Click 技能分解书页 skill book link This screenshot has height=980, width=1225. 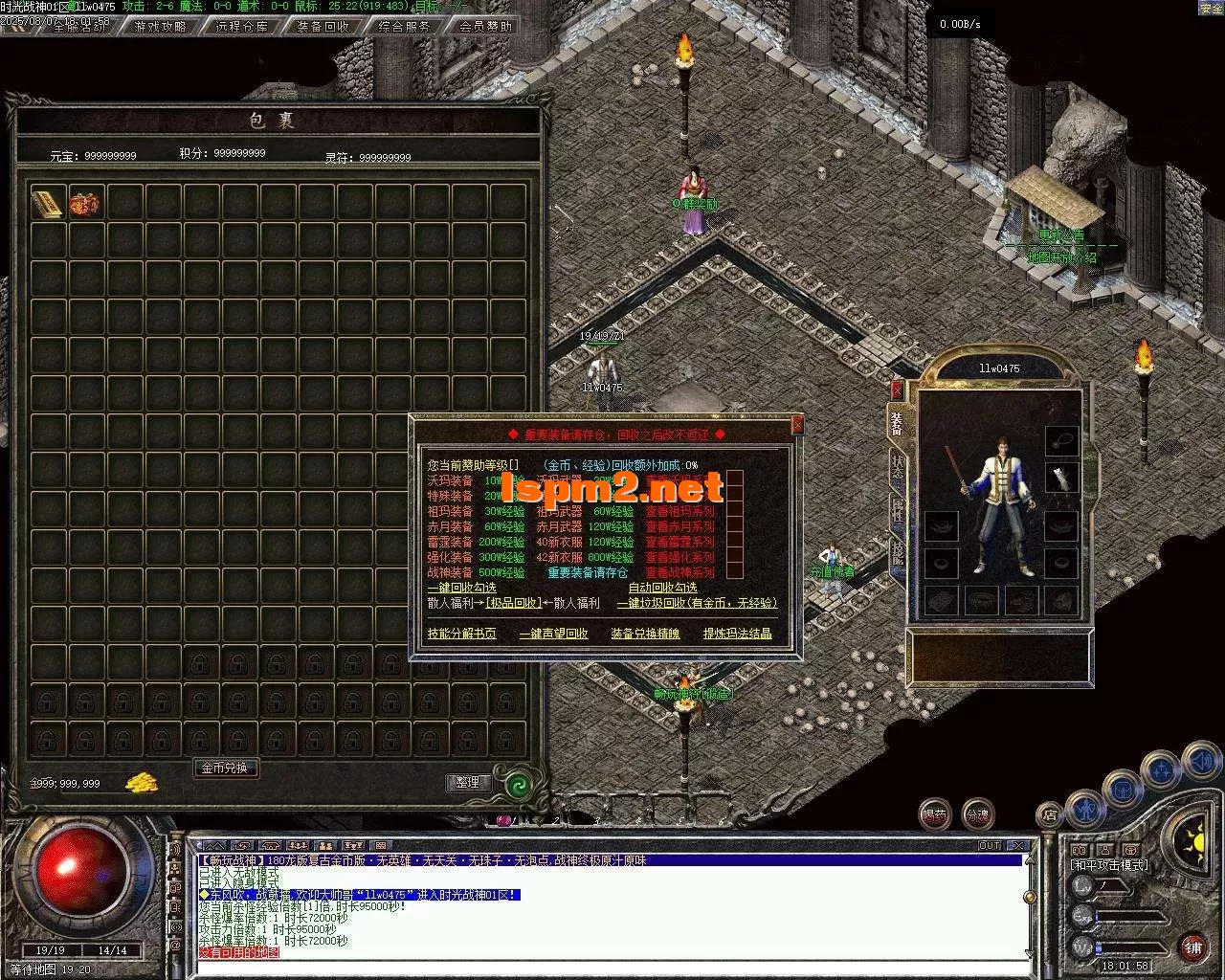pos(461,634)
